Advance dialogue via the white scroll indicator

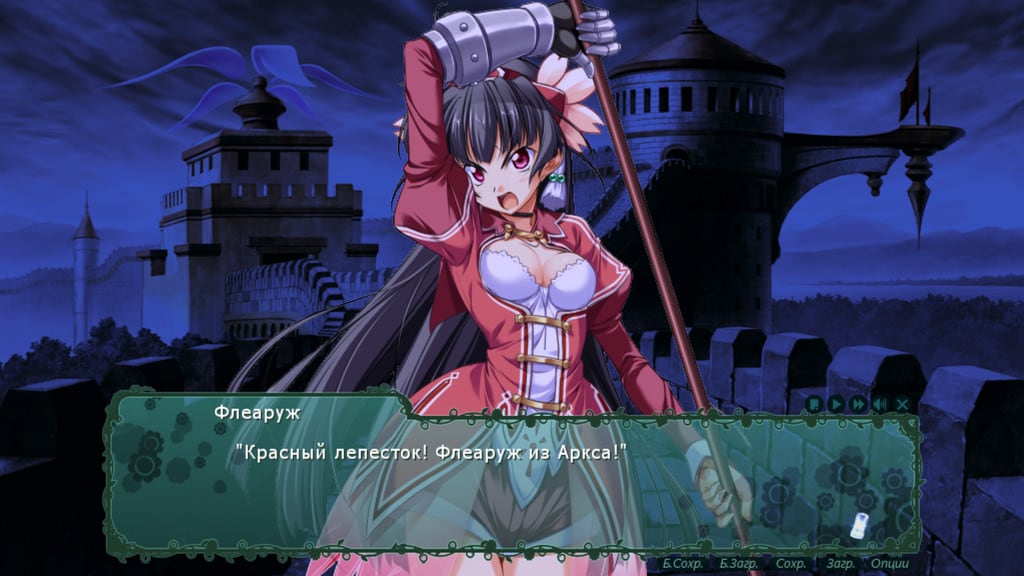coord(857,523)
